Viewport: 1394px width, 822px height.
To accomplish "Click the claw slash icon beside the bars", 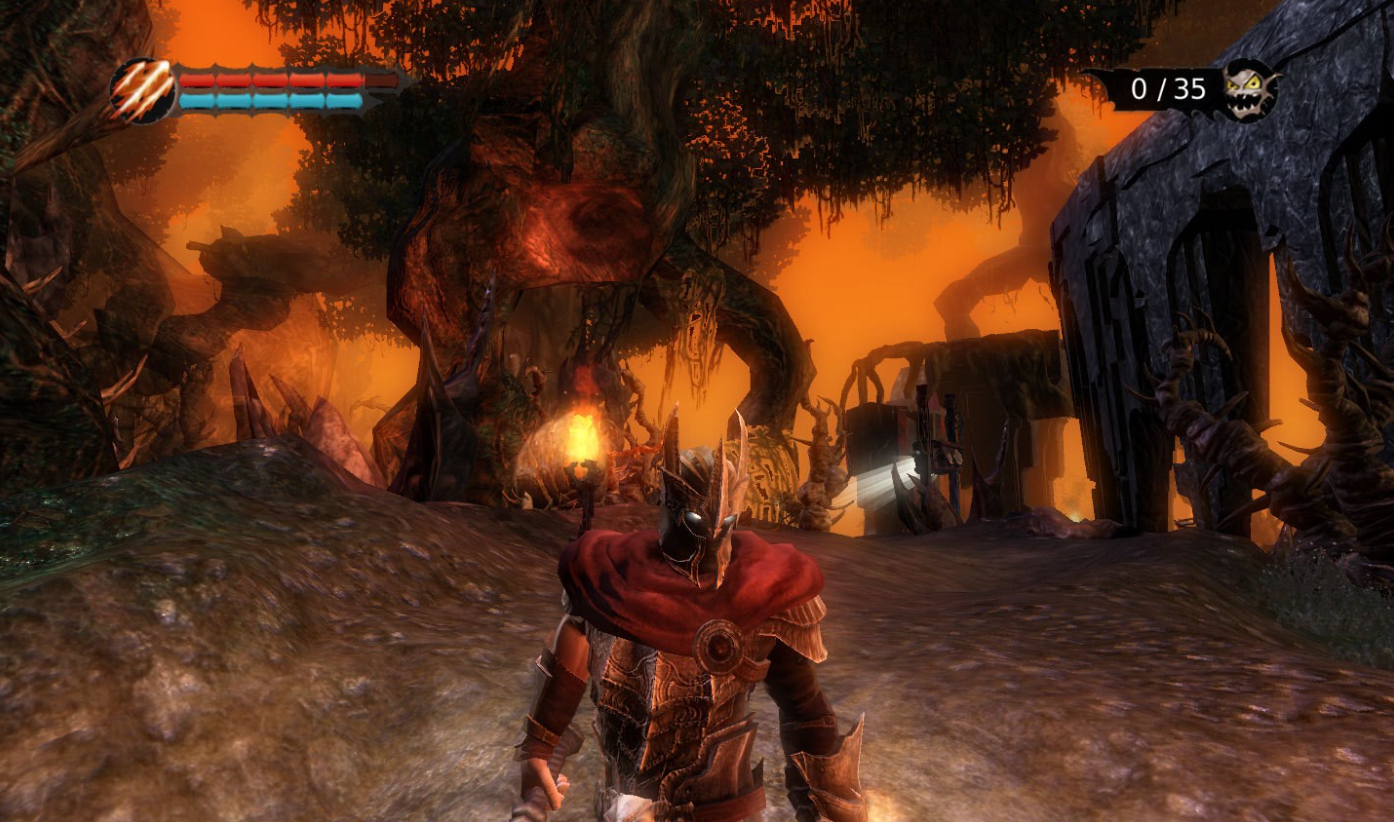I will pos(143,91).
